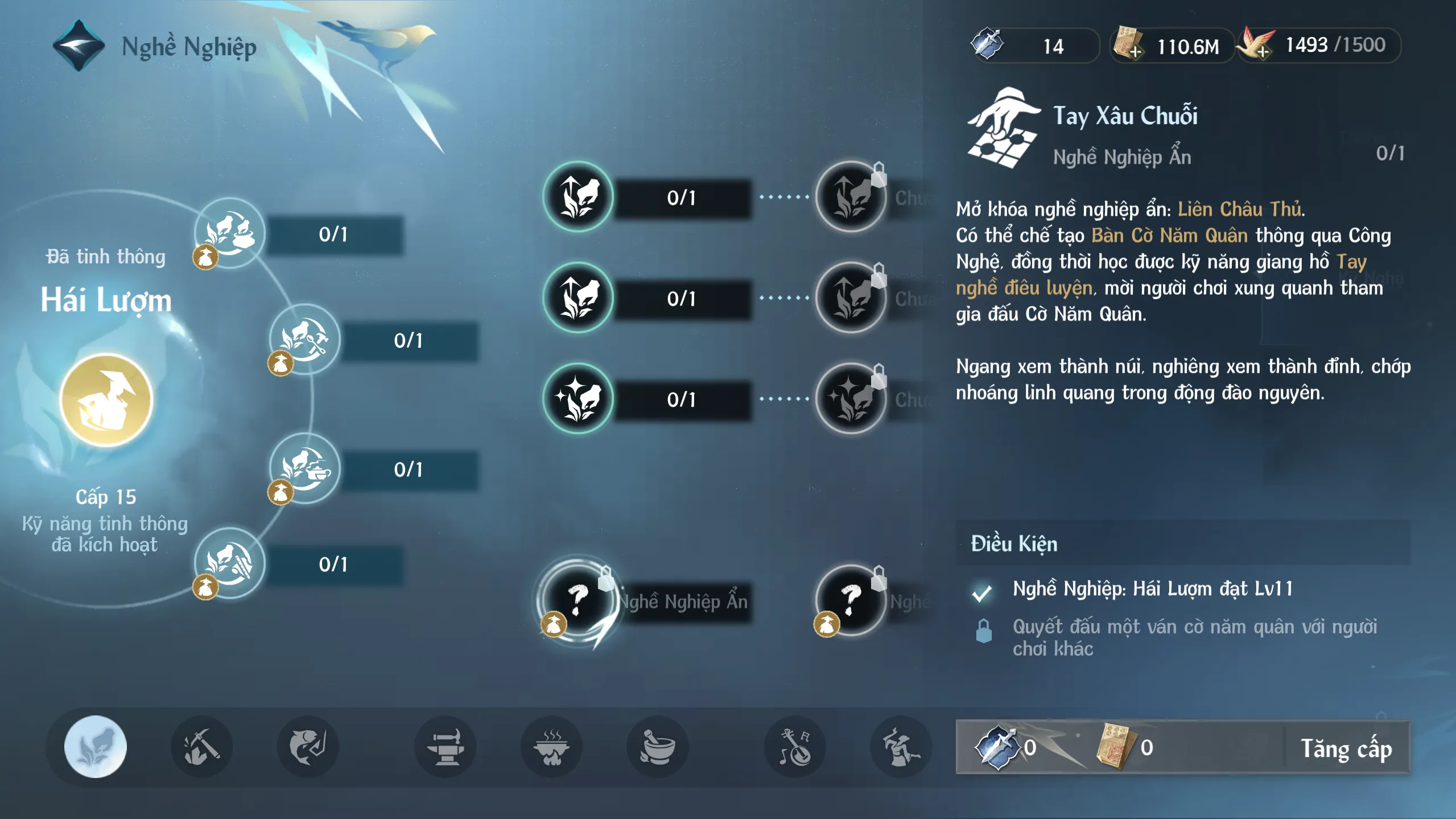Click the locked sparkle herb node
Image resolution: width=1456 pixels, height=819 pixels.
pyautogui.click(x=851, y=398)
